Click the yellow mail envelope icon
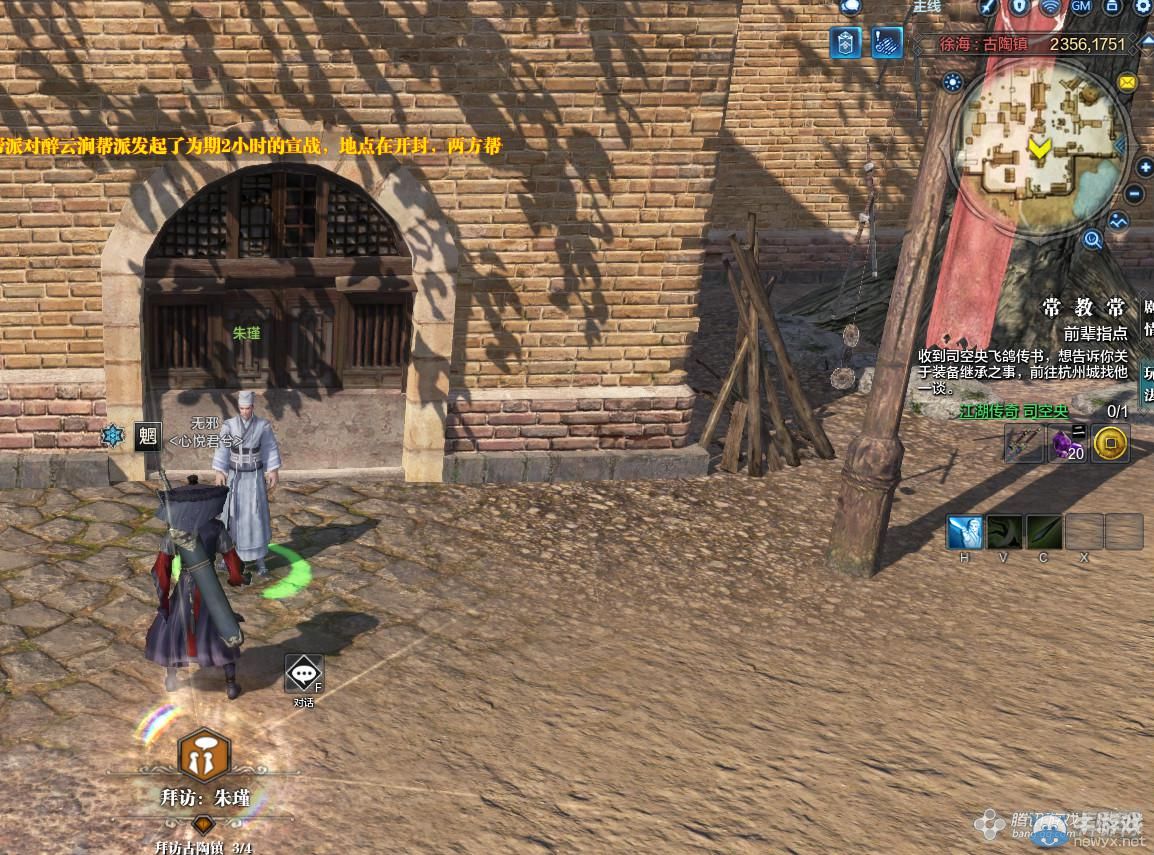This screenshot has height=855, width=1154. pyautogui.click(x=1127, y=82)
